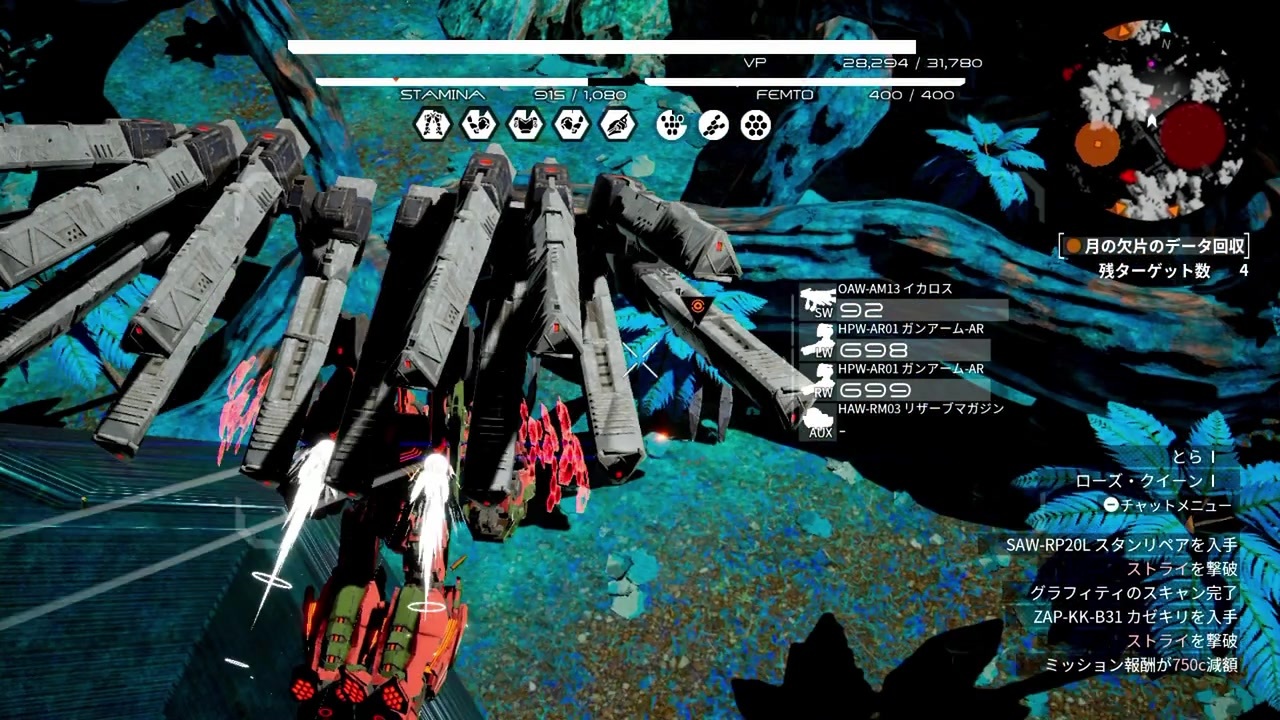The image size is (1280, 720).
Task: Choose the AUX リザーブマガジン slot
Action: point(900,420)
